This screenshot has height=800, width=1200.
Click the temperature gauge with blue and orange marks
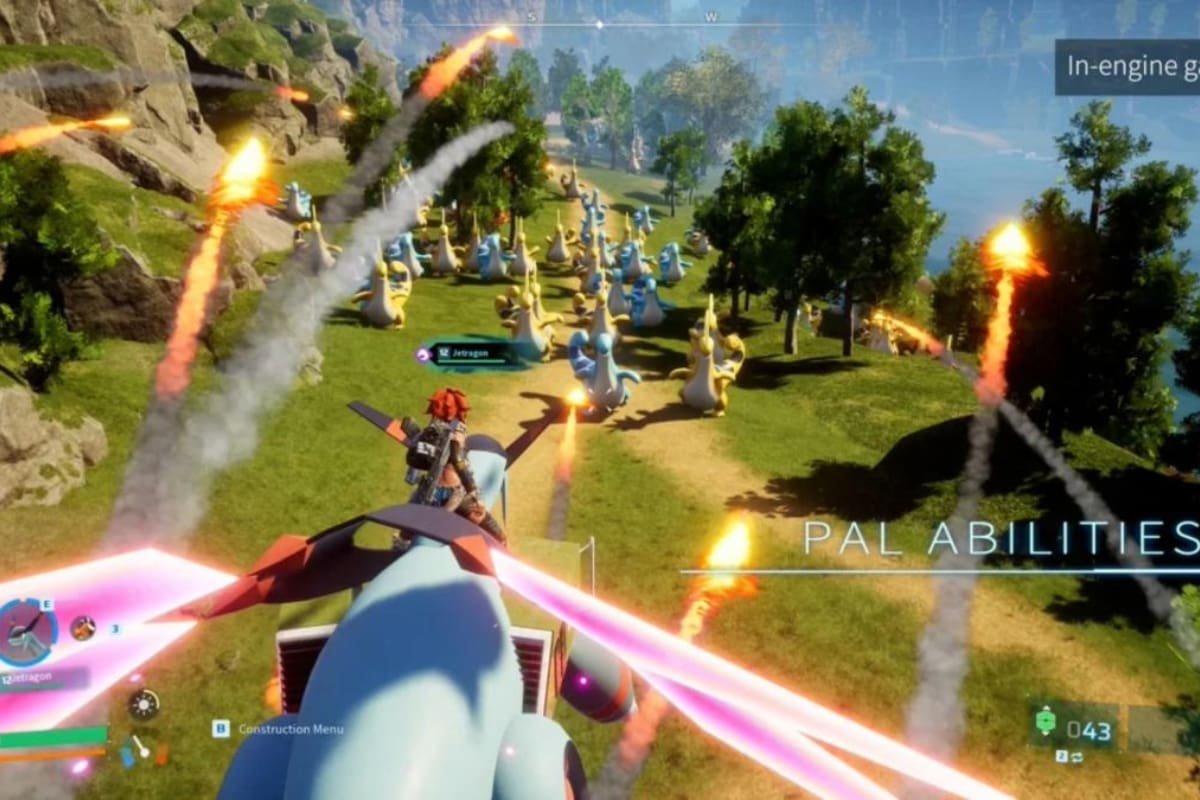(136, 747)
